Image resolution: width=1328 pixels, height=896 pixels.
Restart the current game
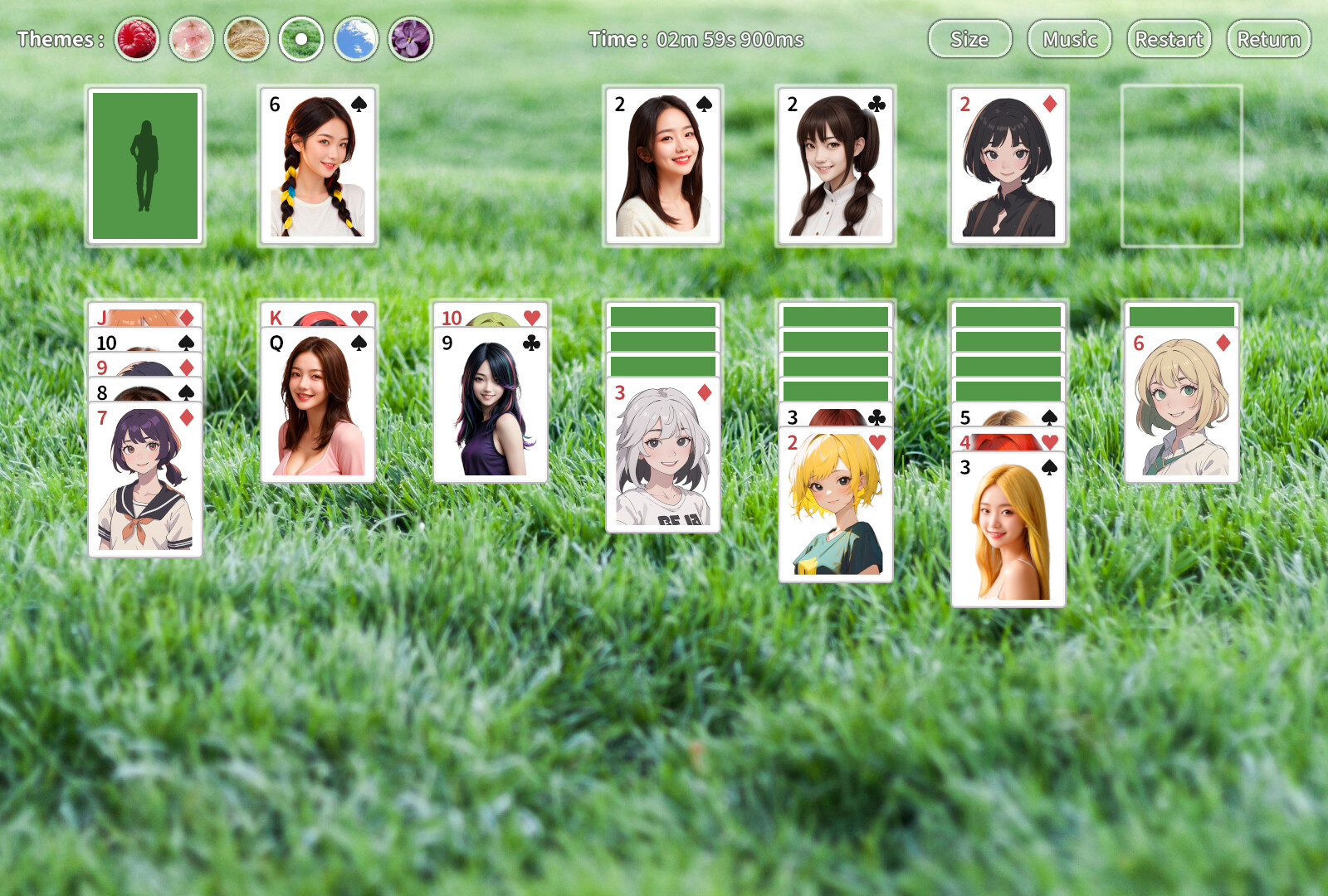pos(1169,39)
